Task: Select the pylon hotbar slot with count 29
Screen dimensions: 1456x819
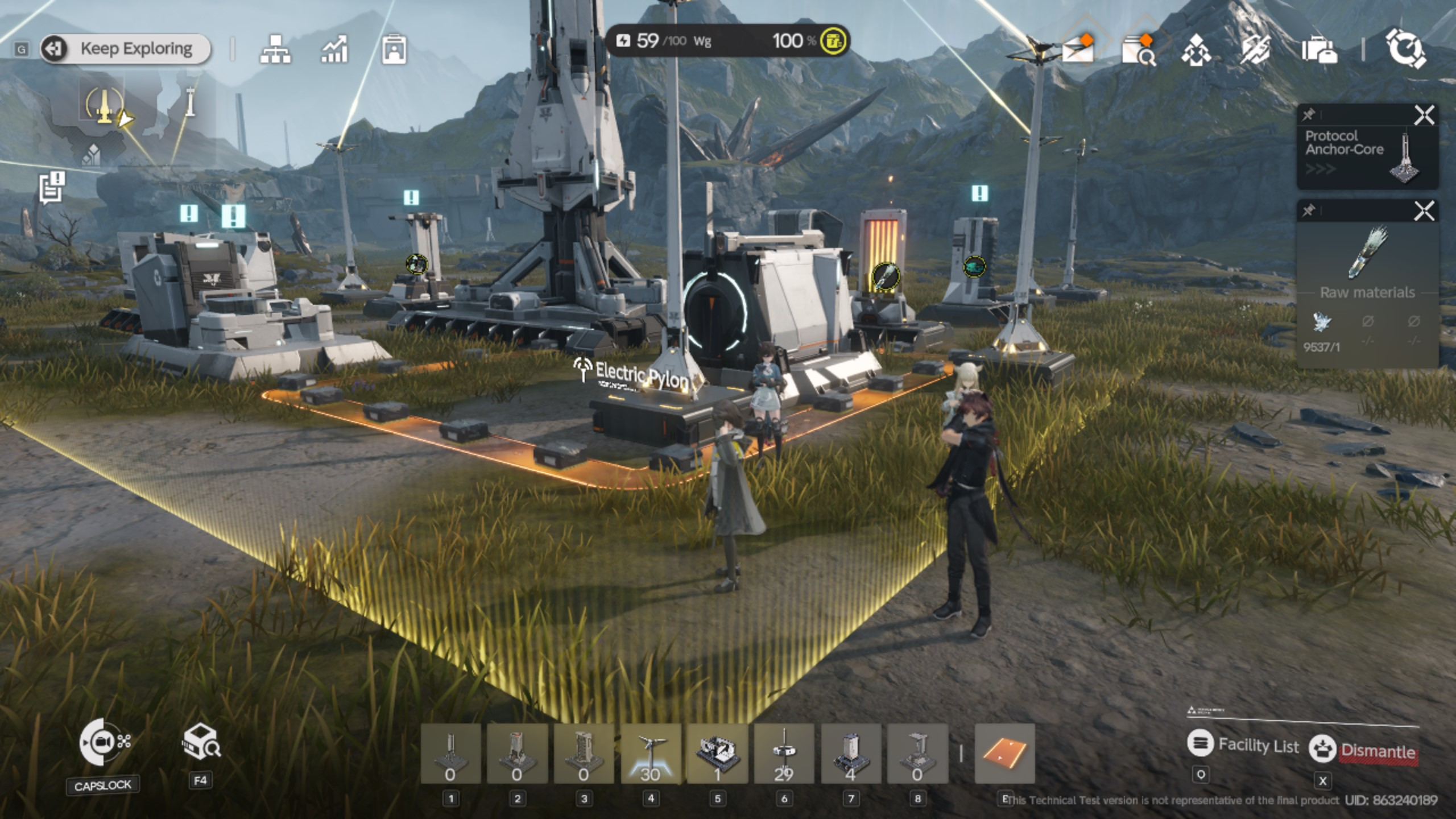Action: (x=784, y=754)
